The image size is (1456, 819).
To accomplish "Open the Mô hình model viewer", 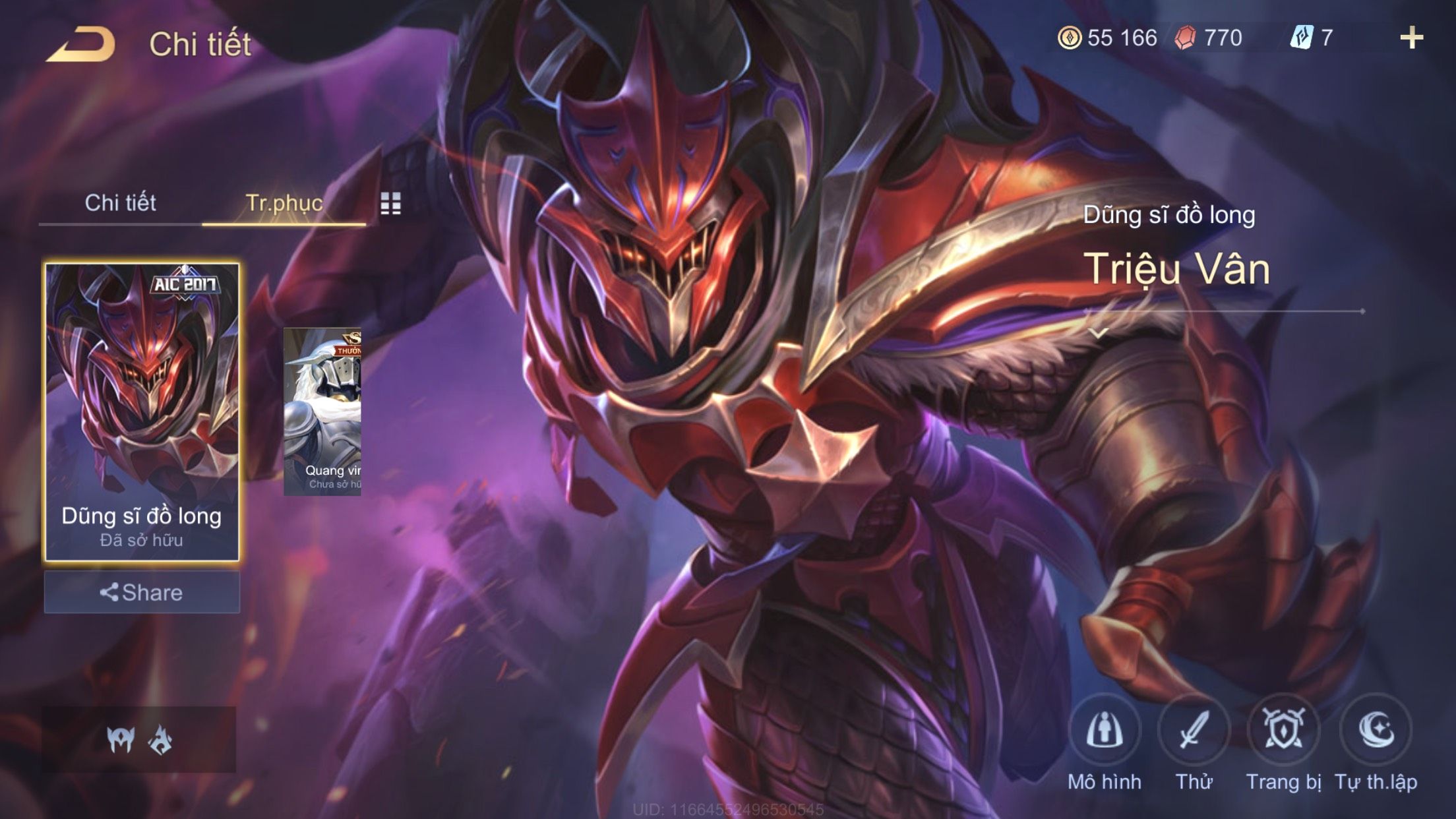I will tap(1105, 731).
